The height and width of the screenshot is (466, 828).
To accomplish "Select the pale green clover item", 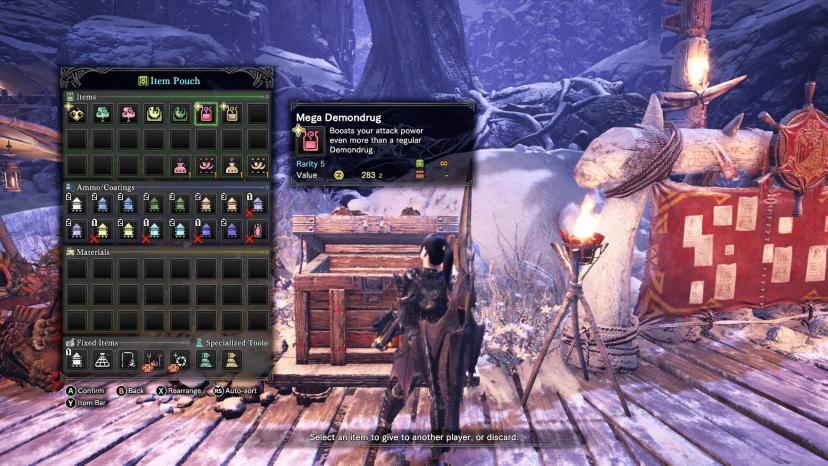I will click(x=103, y=114).
